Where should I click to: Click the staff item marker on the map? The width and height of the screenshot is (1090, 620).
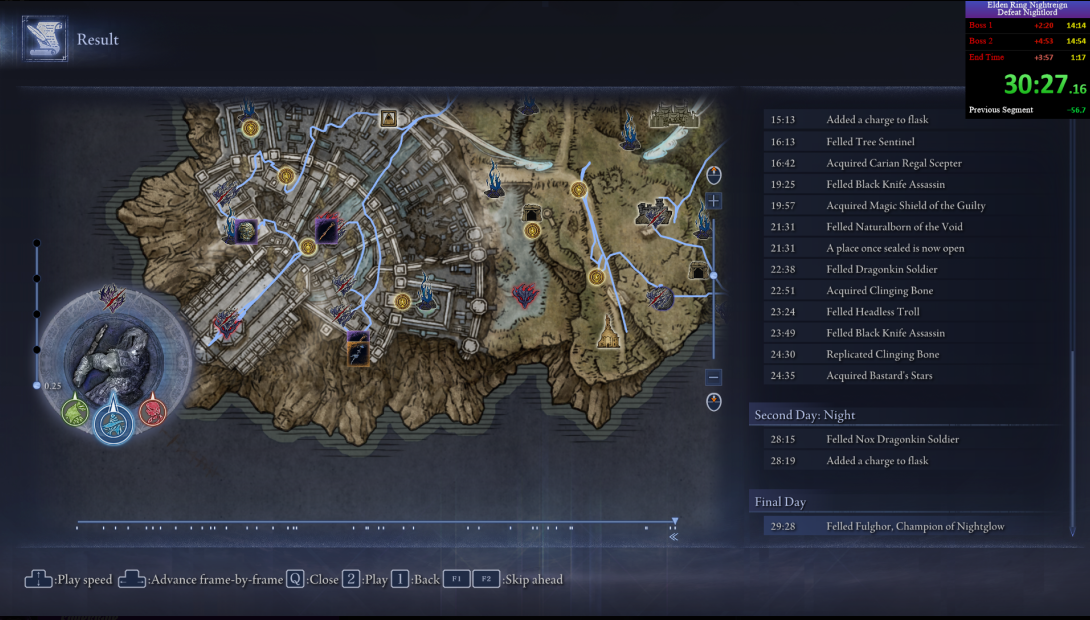click(327, 232)
